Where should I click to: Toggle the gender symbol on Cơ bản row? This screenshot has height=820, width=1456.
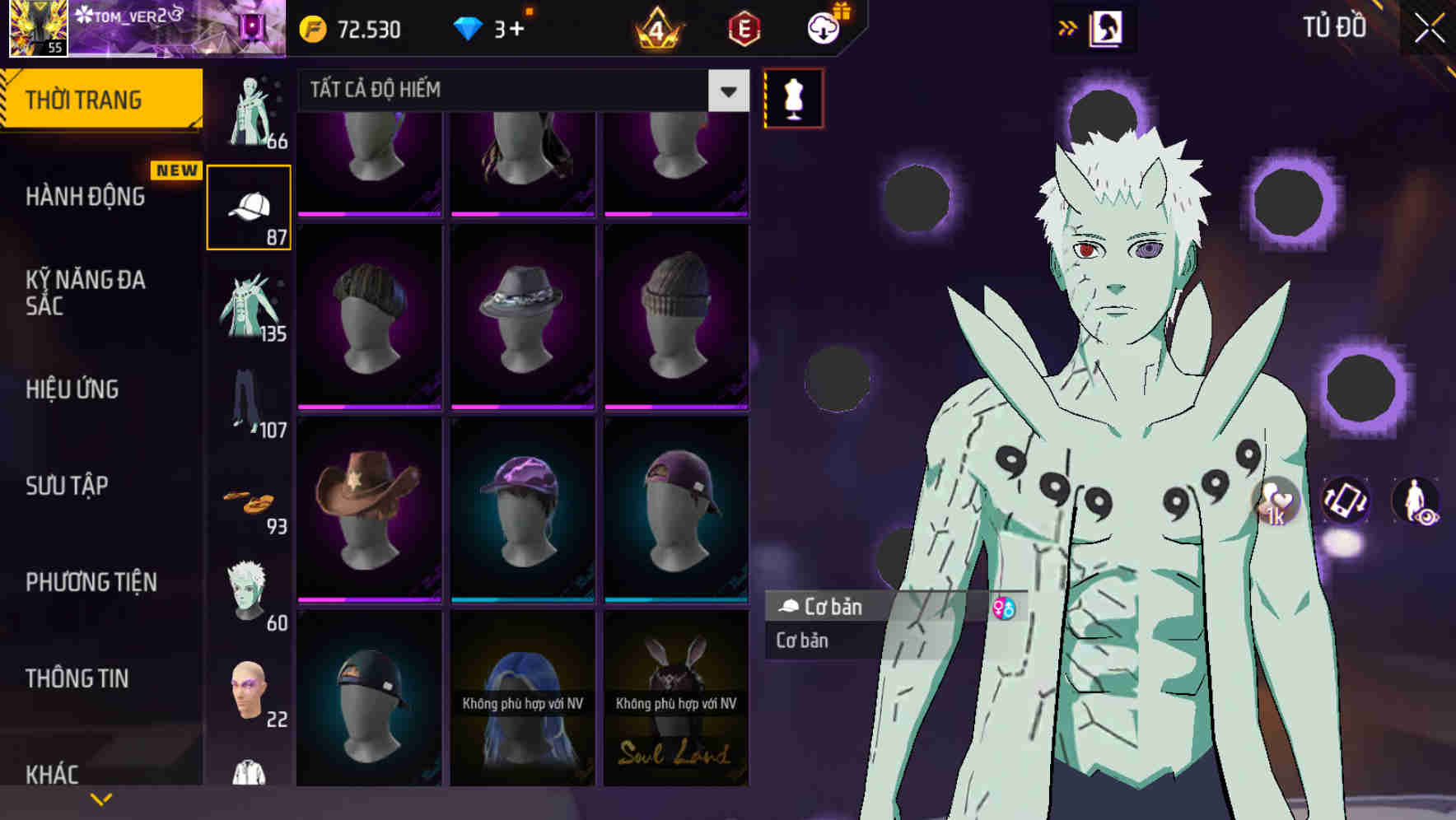[x=1003, y=608]
